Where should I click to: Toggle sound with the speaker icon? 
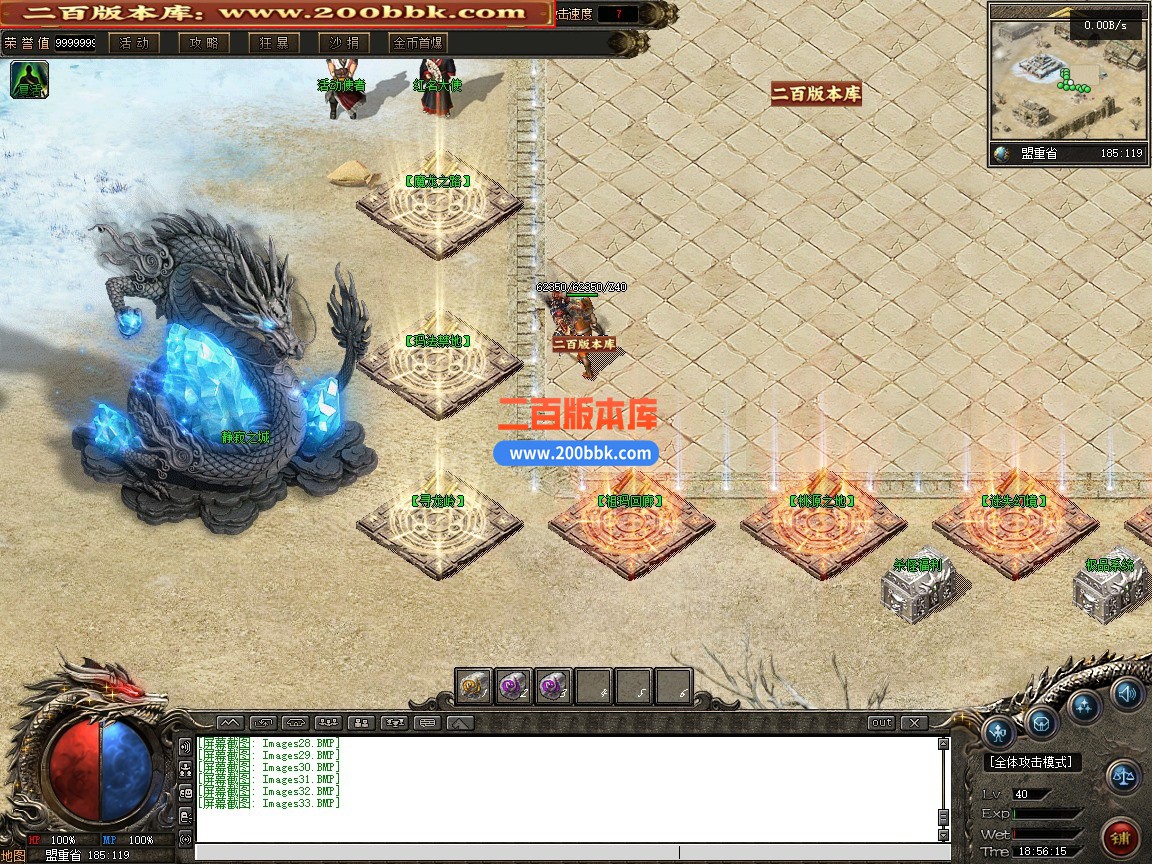click(x=1127, y=692)
